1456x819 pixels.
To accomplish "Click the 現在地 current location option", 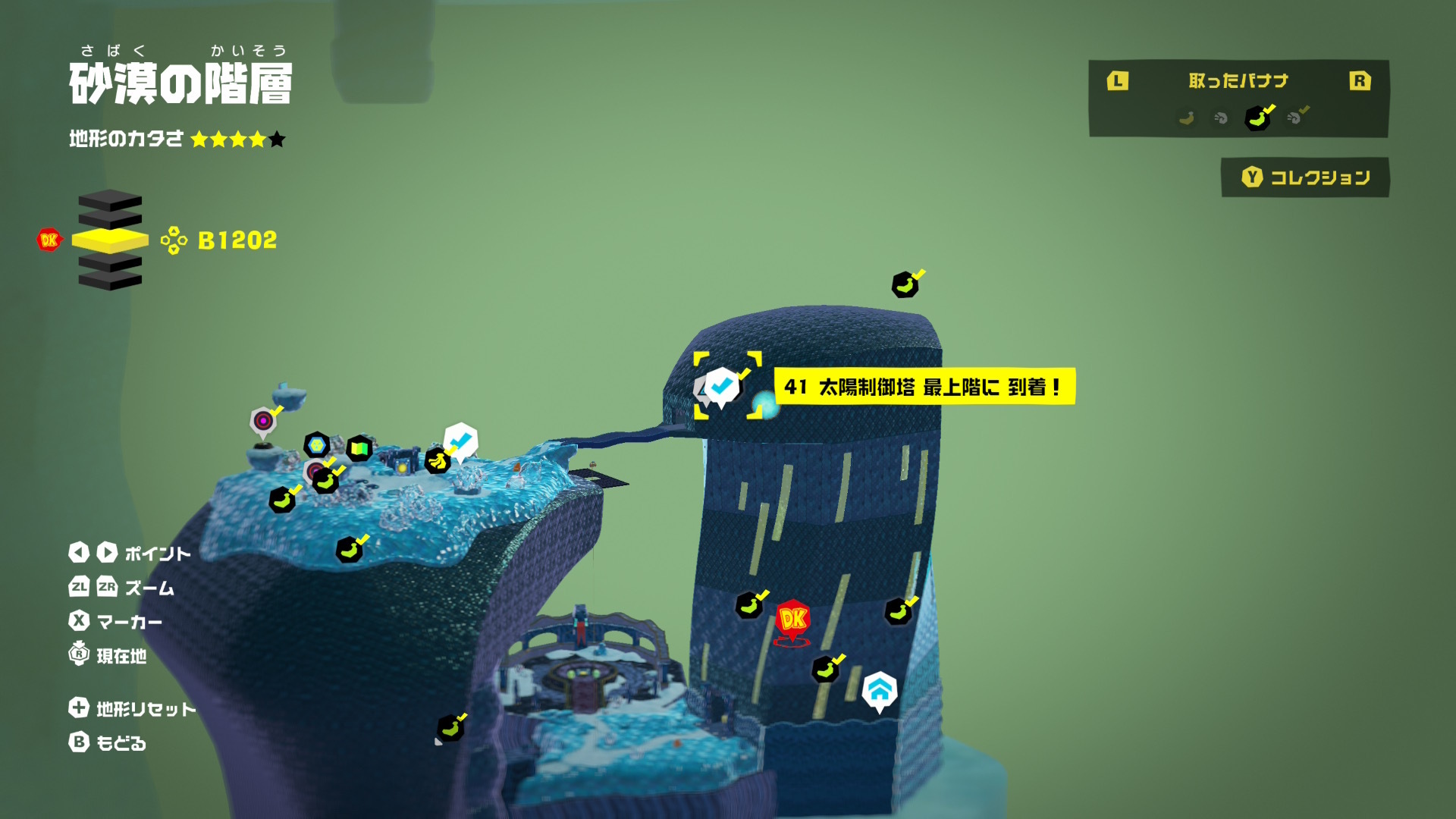I will point(108,654).
